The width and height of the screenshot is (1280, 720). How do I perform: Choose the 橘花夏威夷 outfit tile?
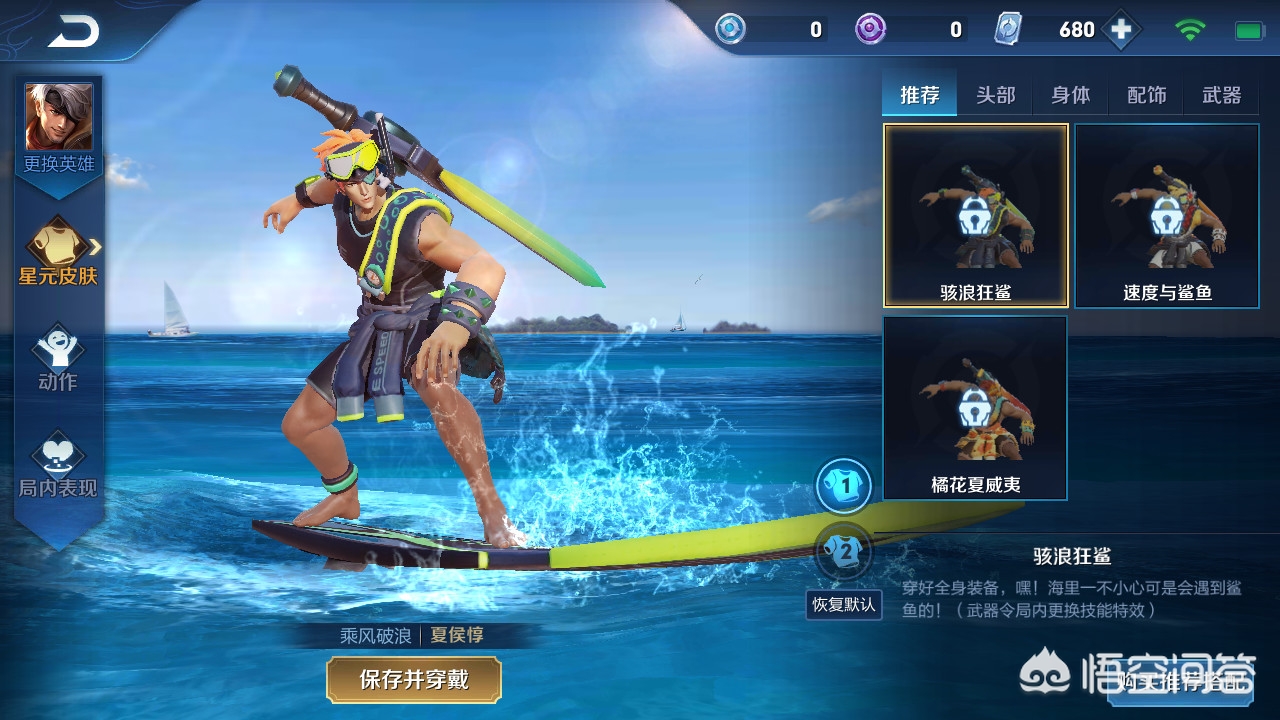(975, 407)
